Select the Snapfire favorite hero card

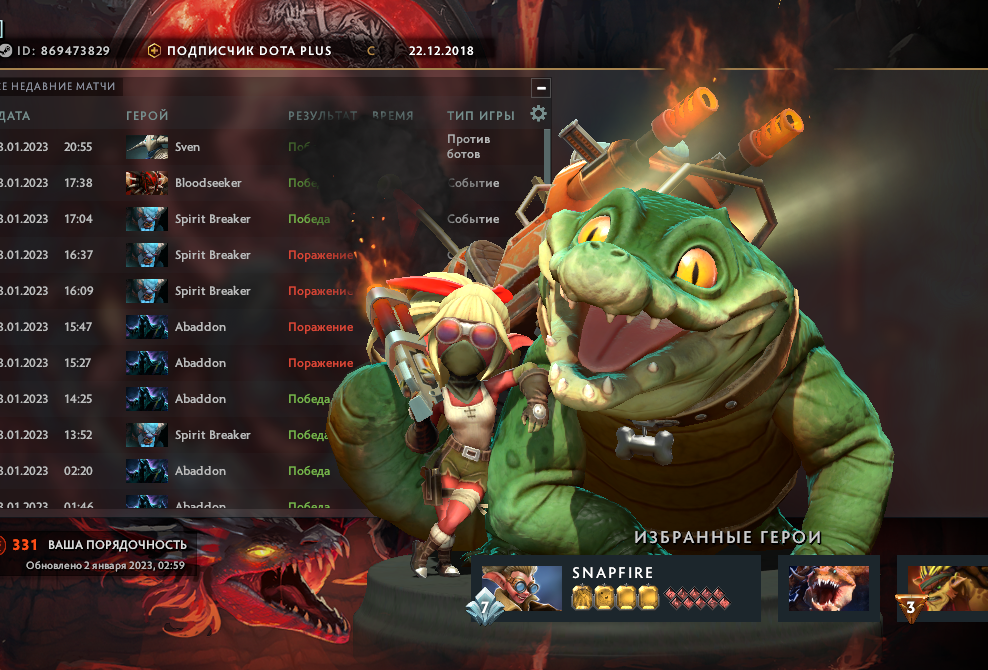pyautogui.click(x=616, y=589)
